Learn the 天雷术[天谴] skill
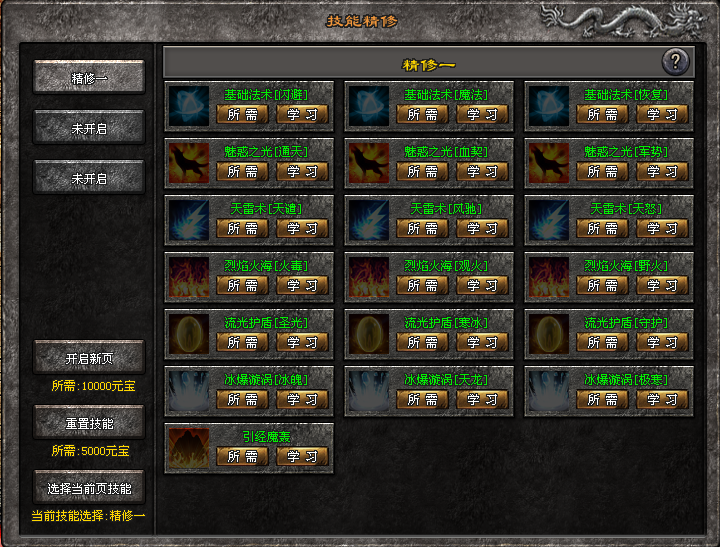 [x=302, y=228]
